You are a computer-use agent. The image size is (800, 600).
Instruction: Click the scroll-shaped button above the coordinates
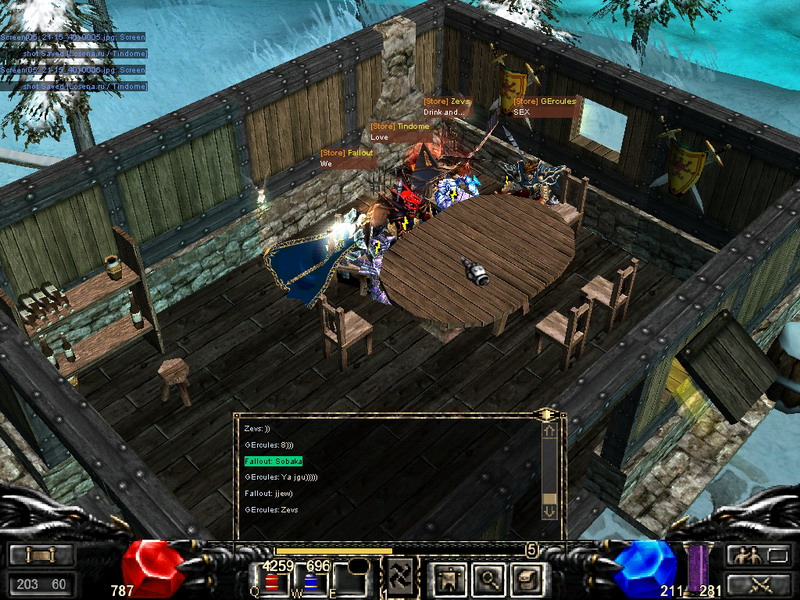[41, 556]
